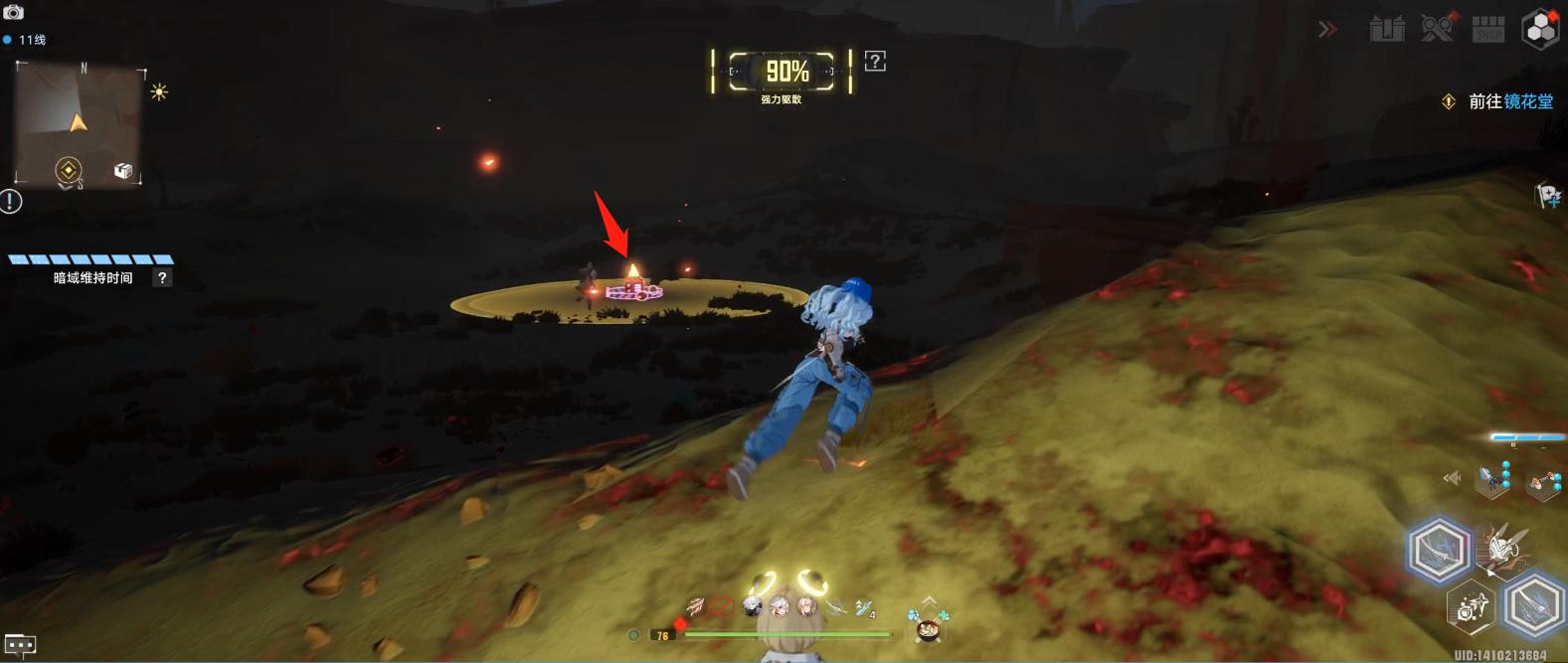Viewport: 1568px width, 663px height.
Task: Open the minimap
Action: (79, 121)
